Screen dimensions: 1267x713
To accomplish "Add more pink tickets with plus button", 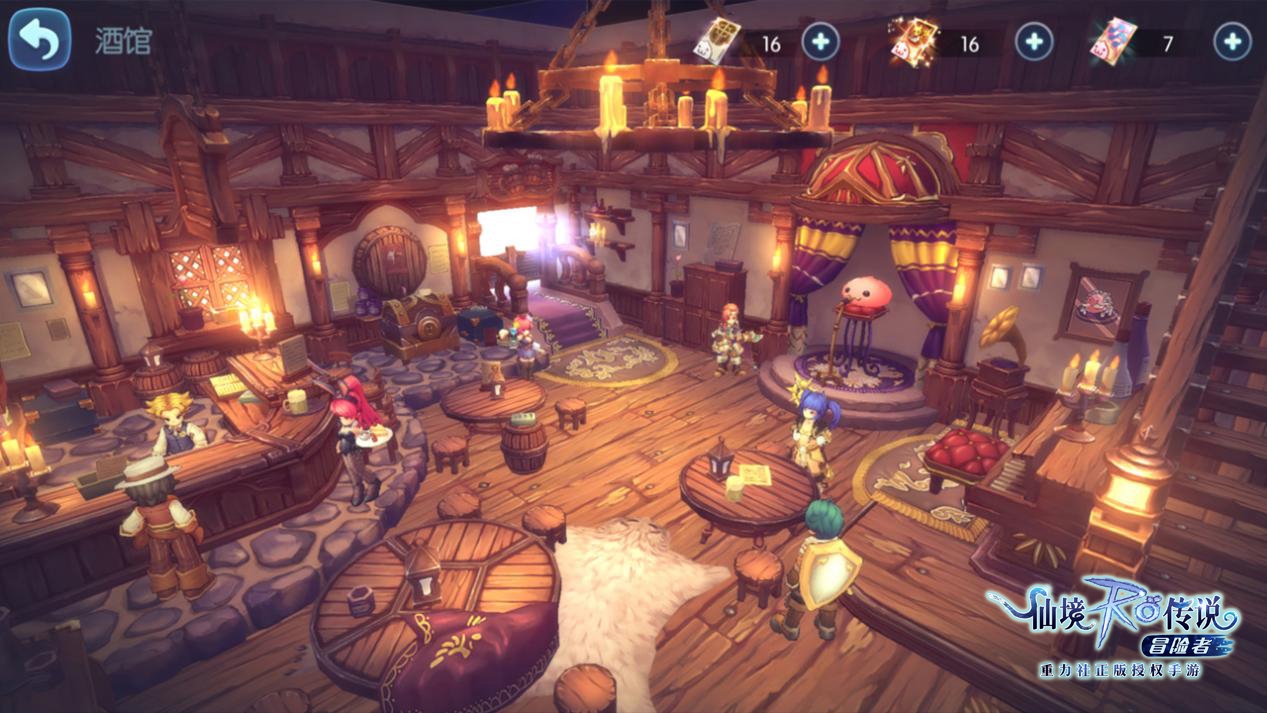I will [1232, 42].
